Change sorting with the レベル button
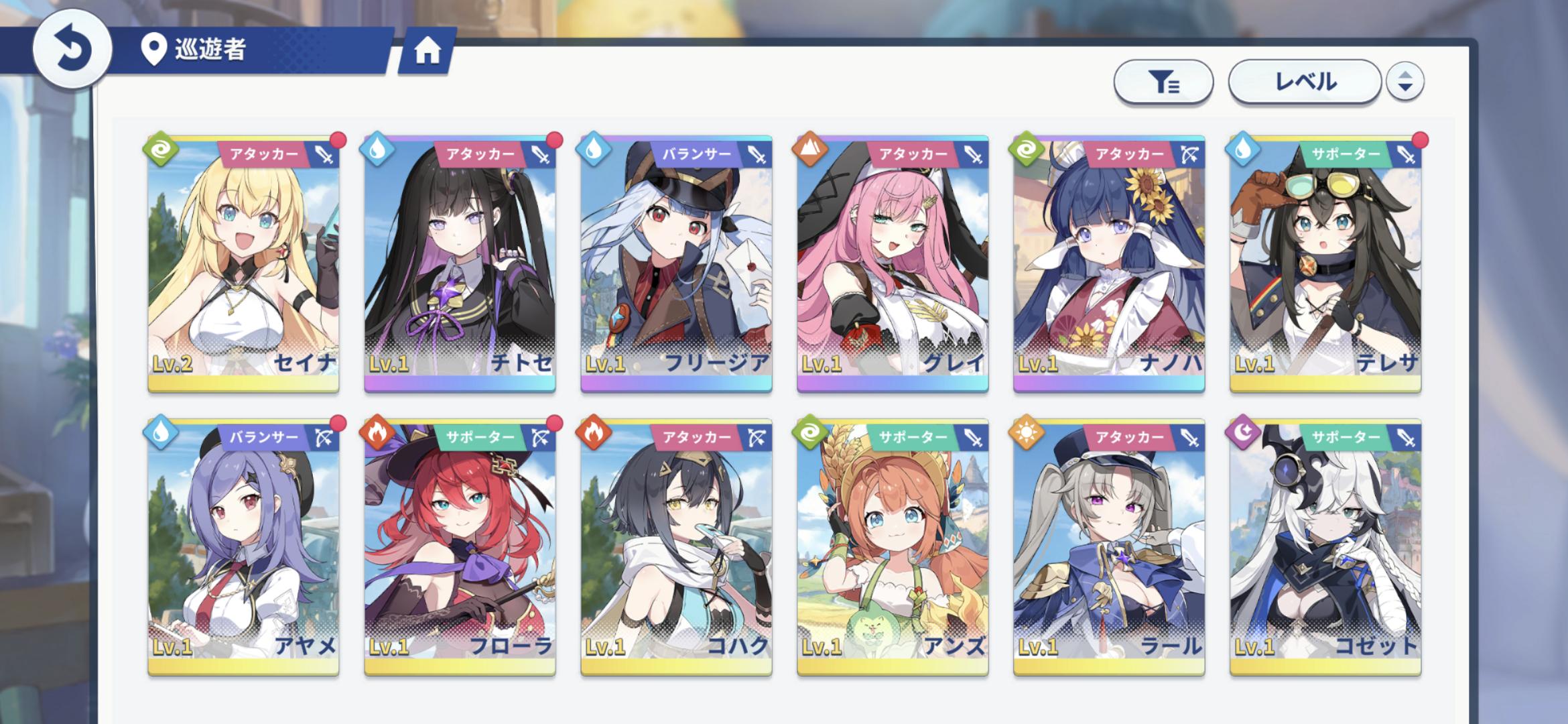The image size is (1568, 724). click(1304, 82)
